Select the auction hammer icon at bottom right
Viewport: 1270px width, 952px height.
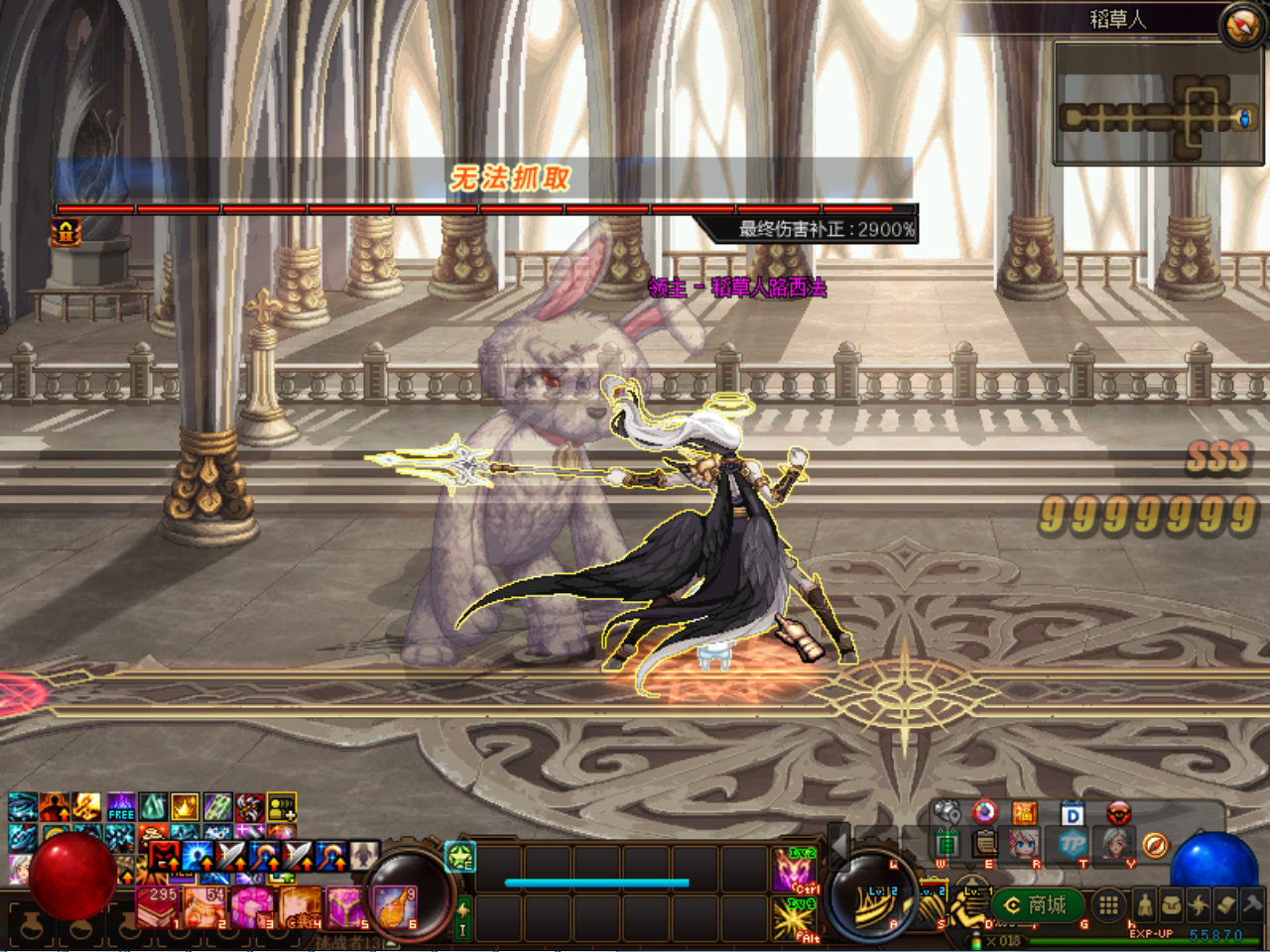click(1250, 903)
